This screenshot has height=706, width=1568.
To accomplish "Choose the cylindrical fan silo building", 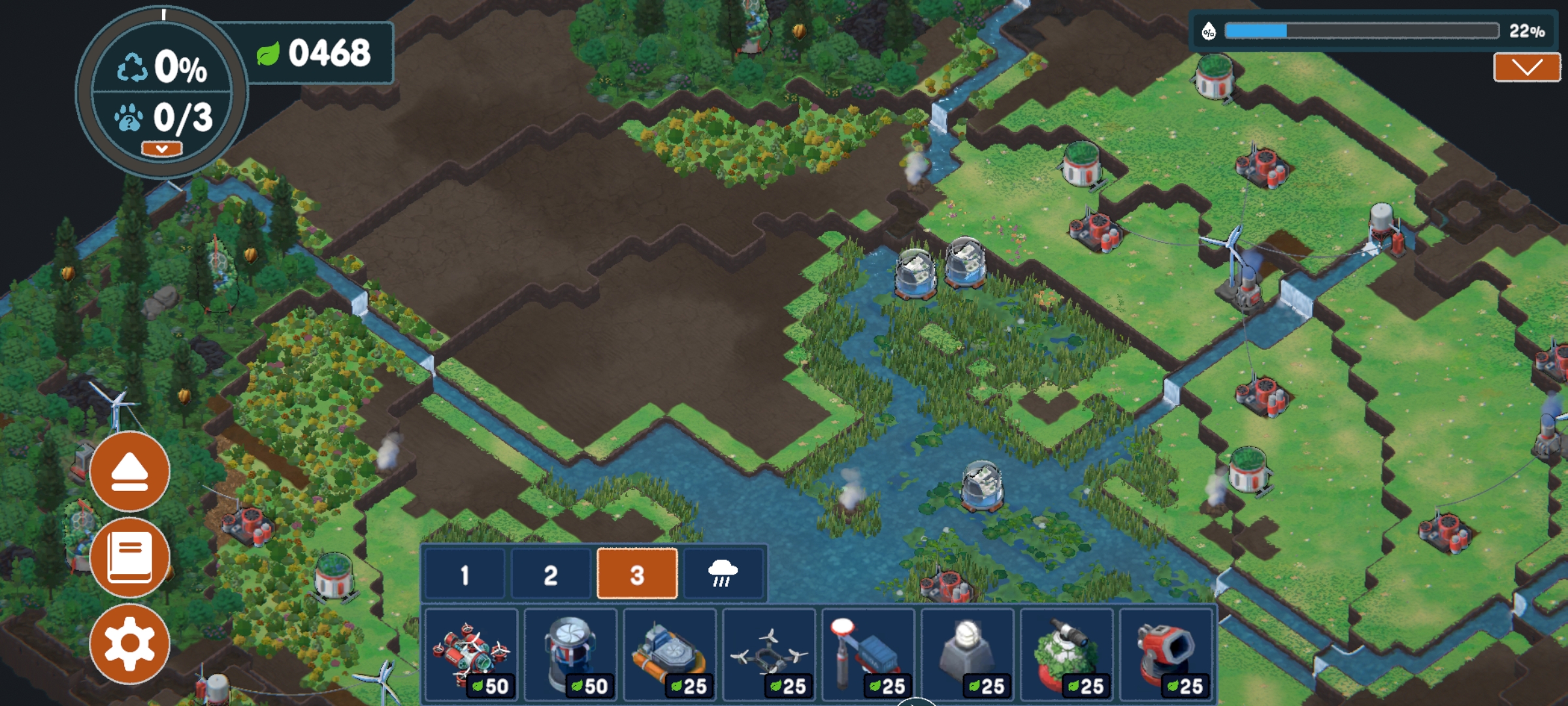I will [x=570, y=655].
